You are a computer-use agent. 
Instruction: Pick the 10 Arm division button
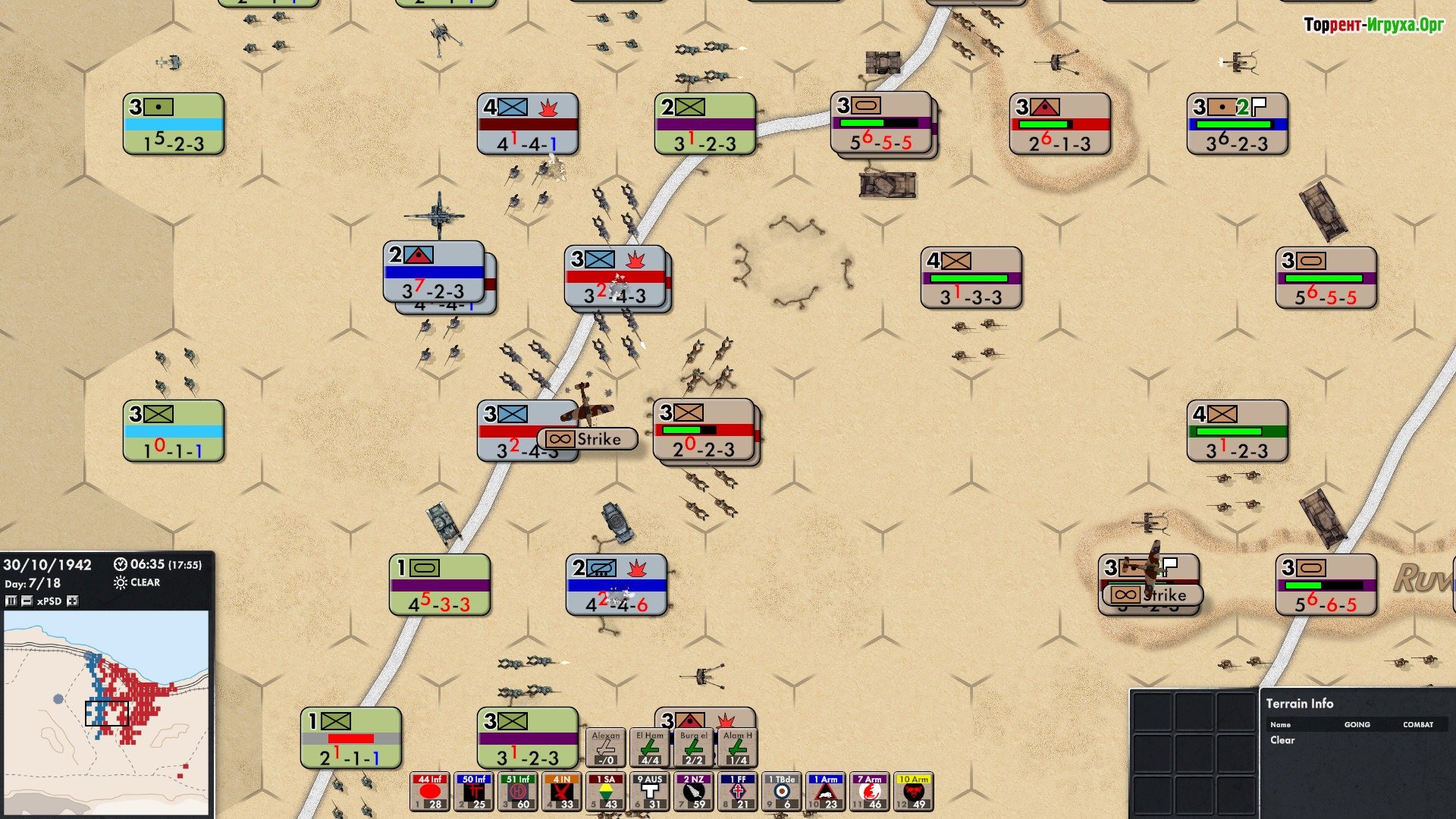[x=914, y=792]
